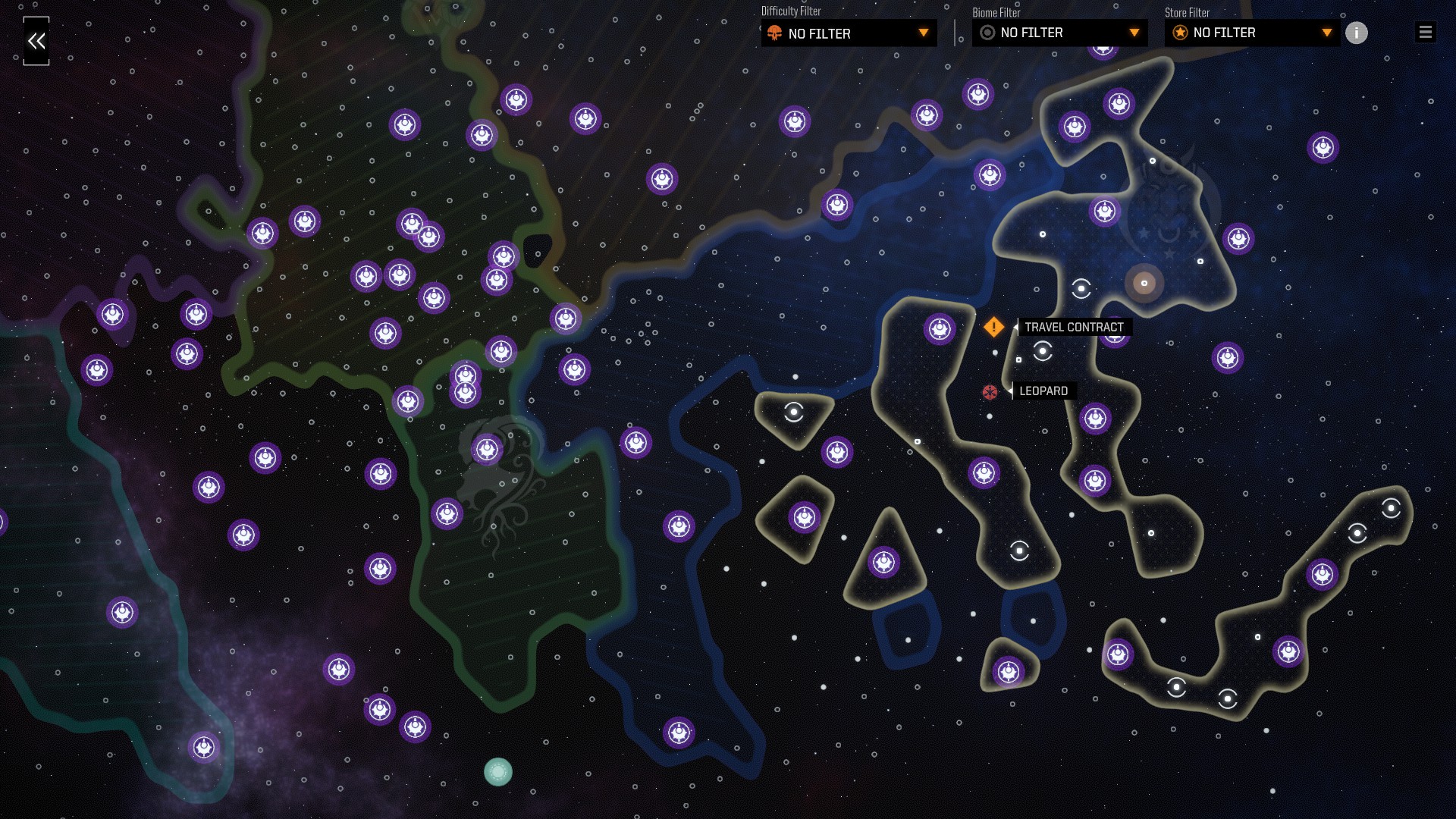Click the red Leopard ship marker

(990, 391)
